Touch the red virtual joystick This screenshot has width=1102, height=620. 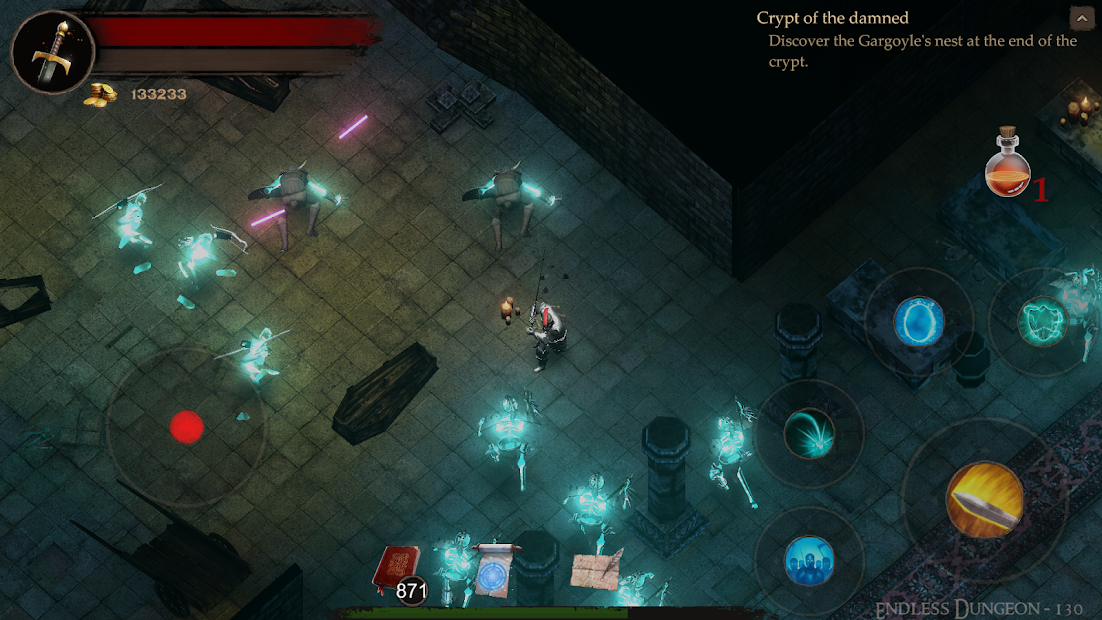tap(186, 427)
